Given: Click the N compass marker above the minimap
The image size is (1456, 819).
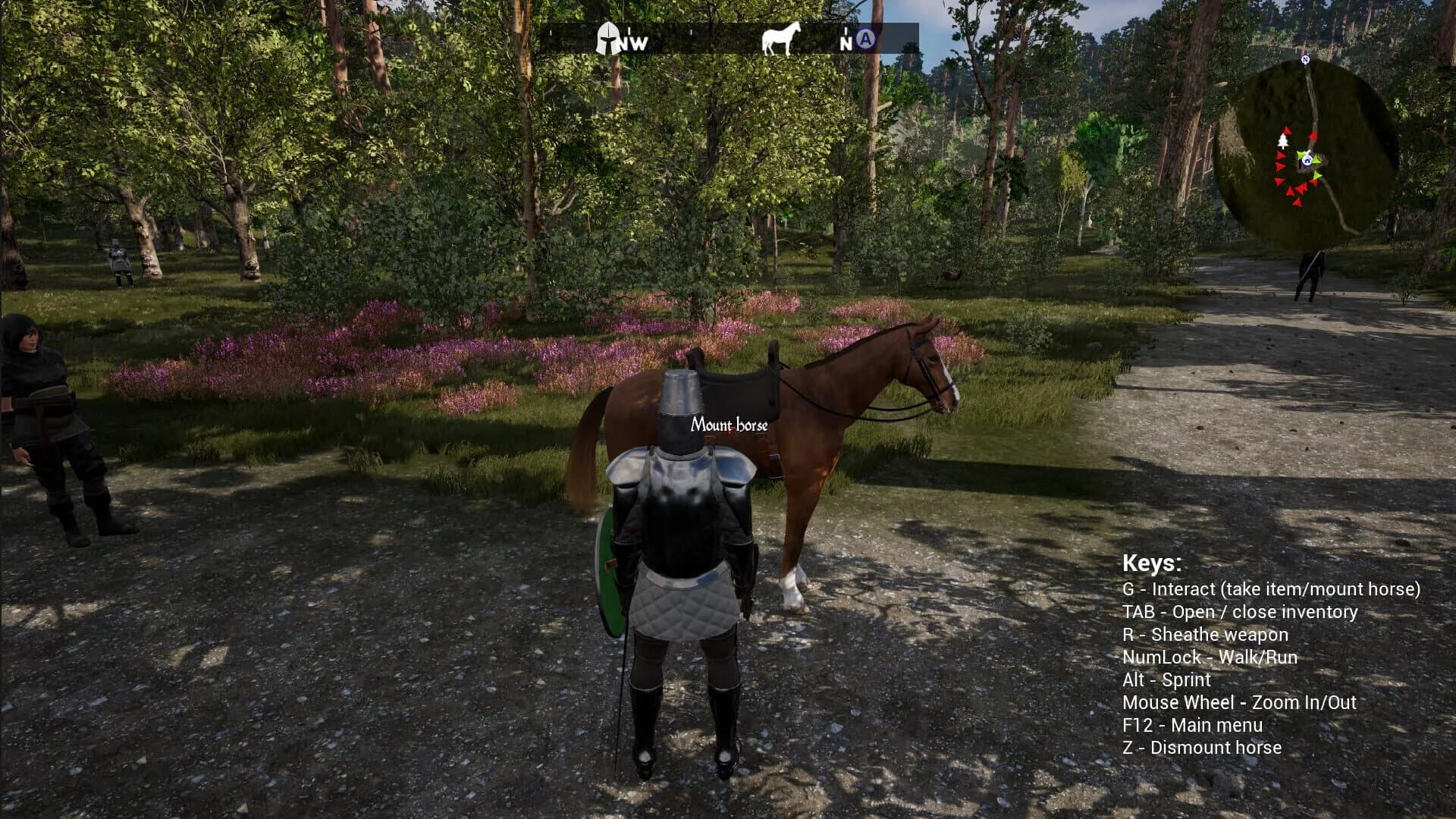Looking at the screenshot, I should coord(1306,58).
